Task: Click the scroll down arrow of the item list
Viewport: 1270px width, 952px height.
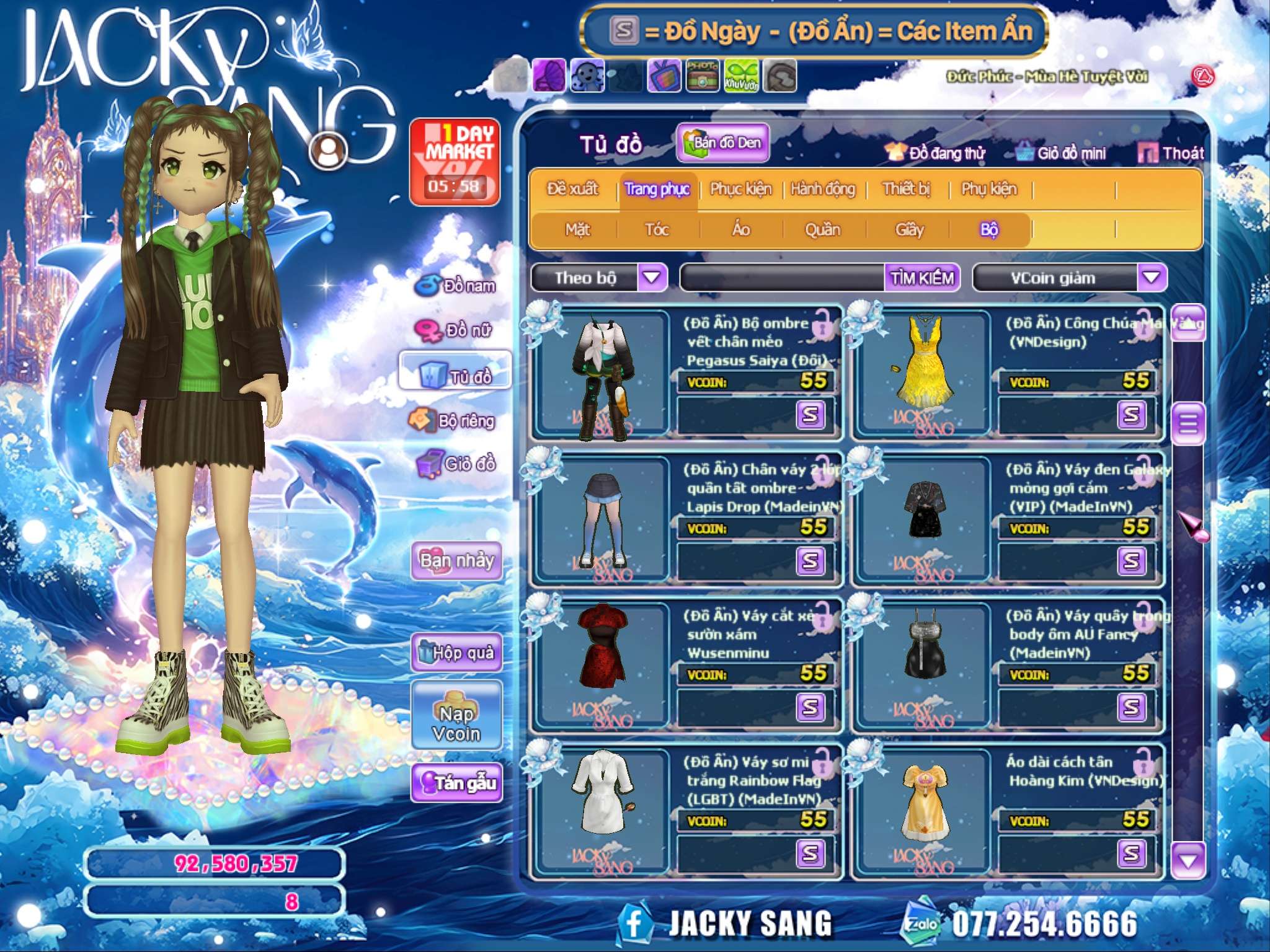Action: point(1188,860)
